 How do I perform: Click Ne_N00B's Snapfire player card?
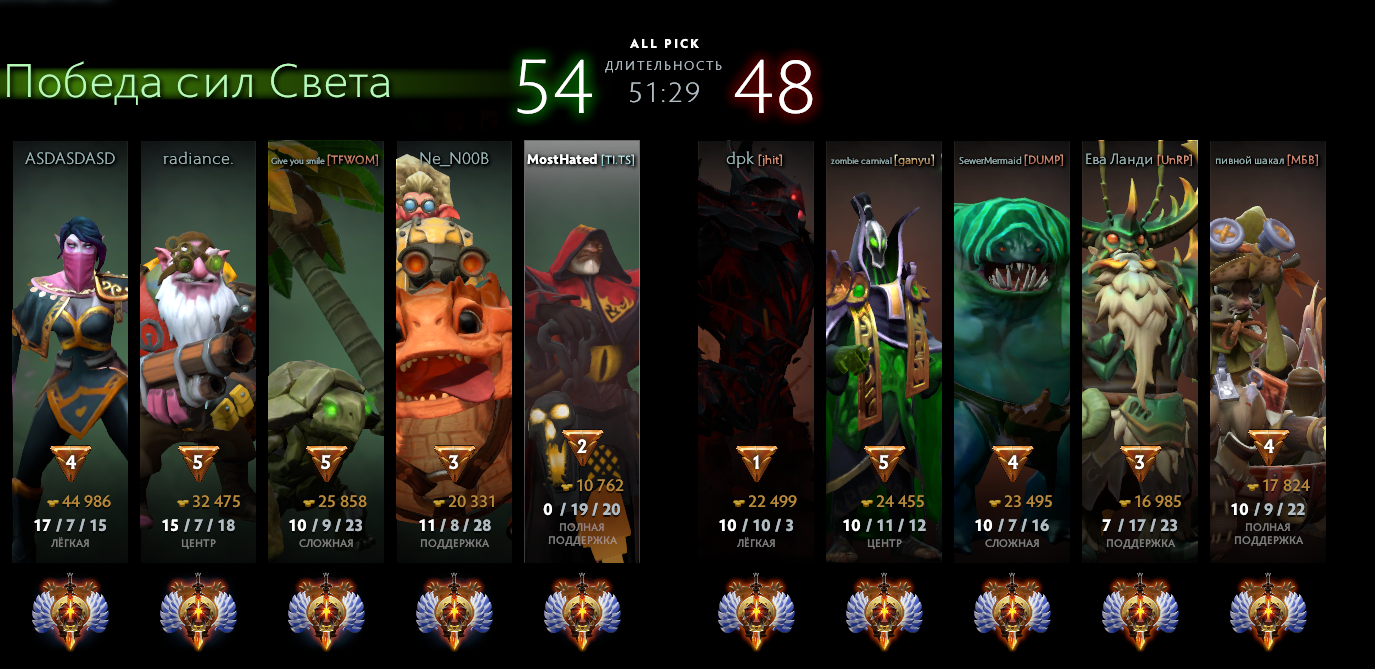click(454, 350)
